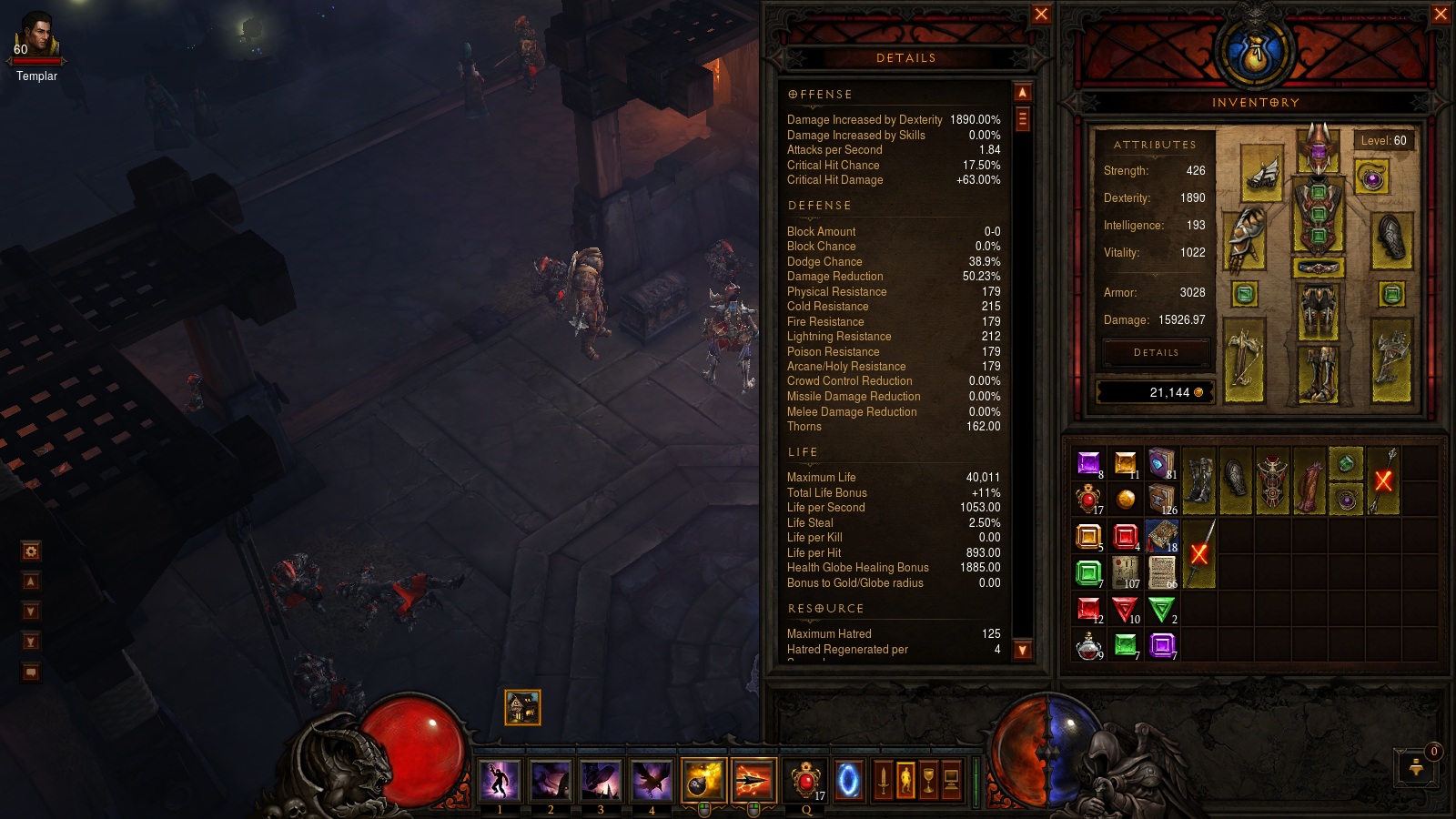Select the stack of 126 blacksmith tomes
The width and height of the screenshot is (1456, 819).
pos(1162,499)
